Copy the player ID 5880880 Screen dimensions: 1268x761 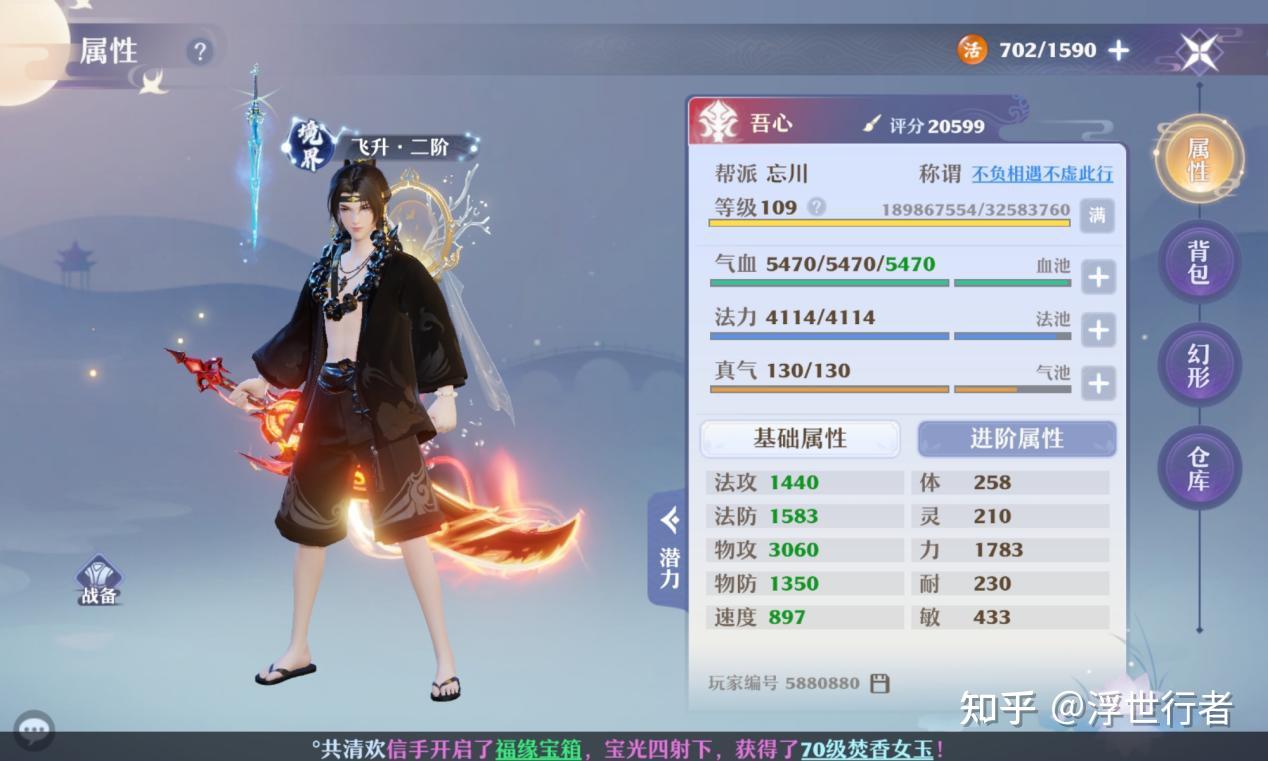[x=880, y=684]
